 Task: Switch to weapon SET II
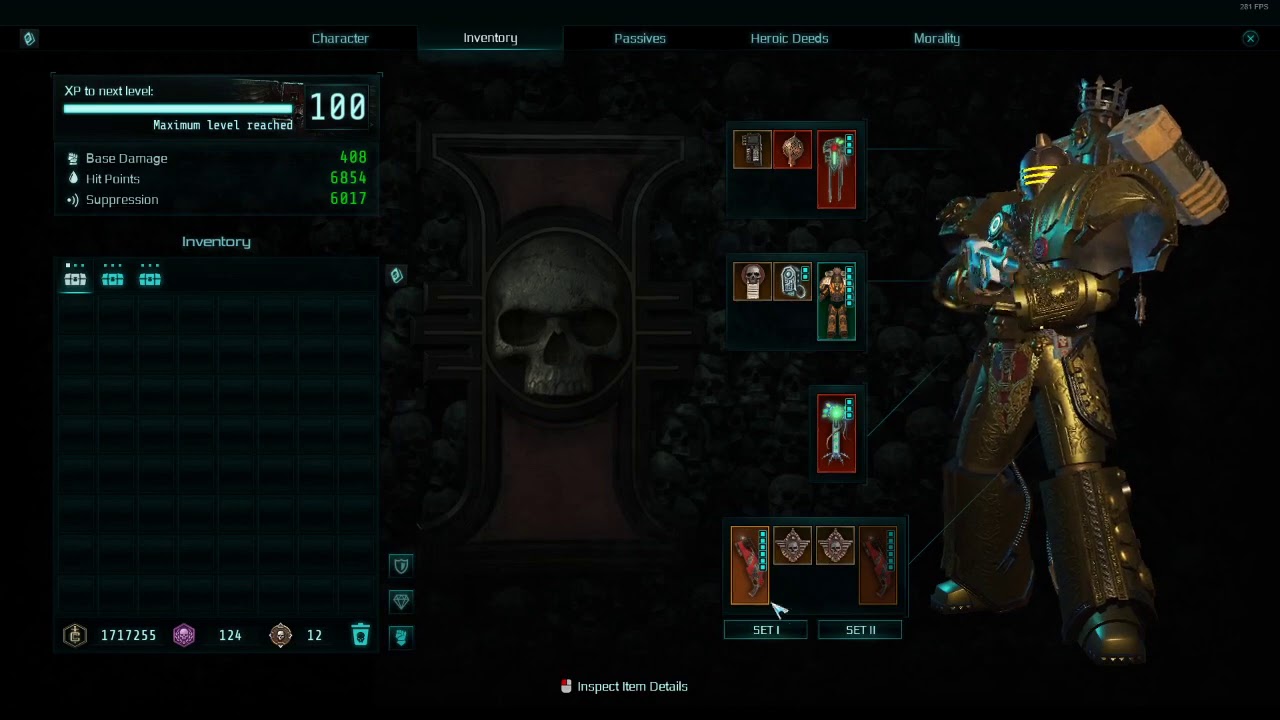coord(860,630)
